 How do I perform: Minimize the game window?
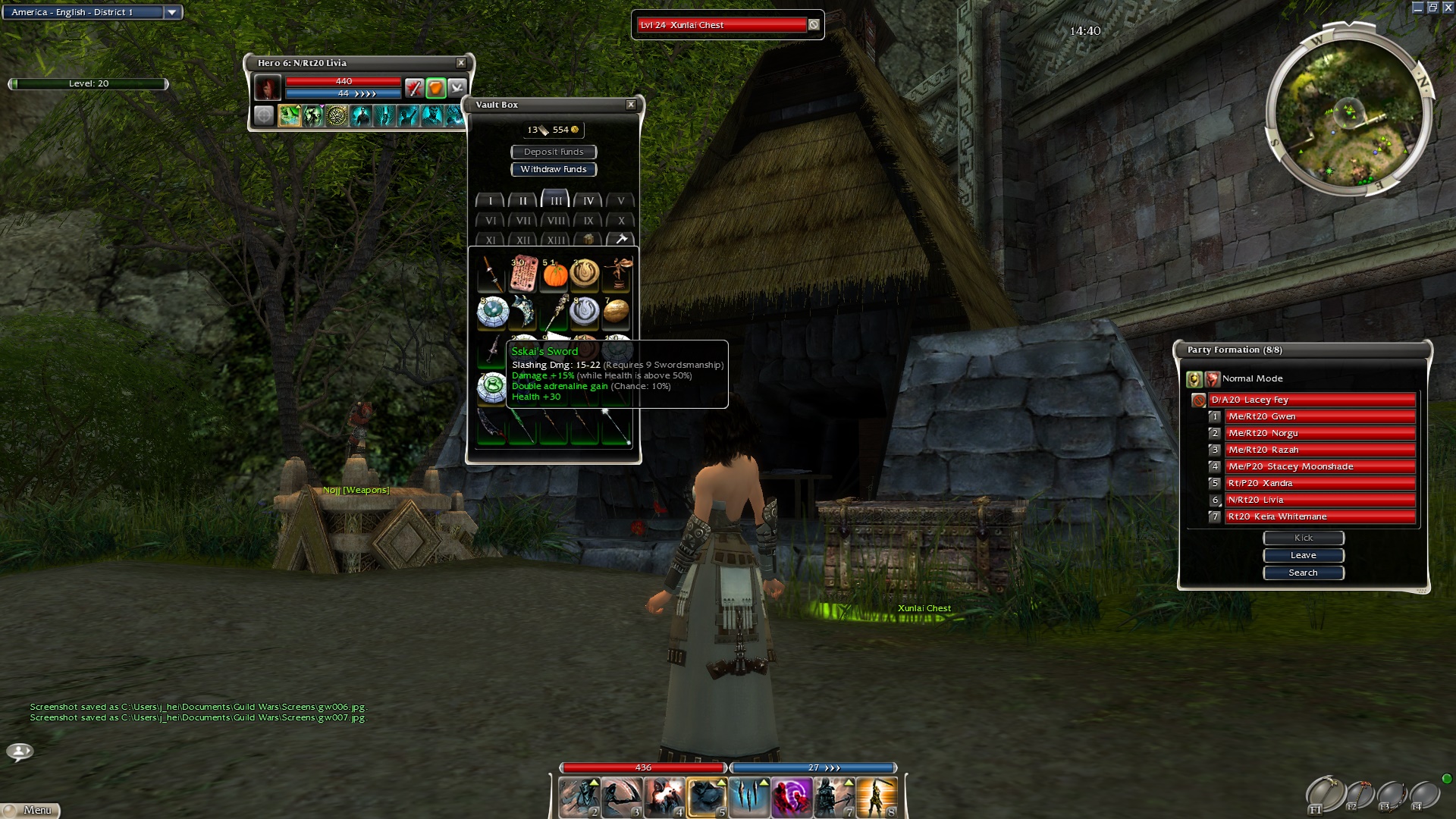pyautogui.click(x=1418, y=8)
